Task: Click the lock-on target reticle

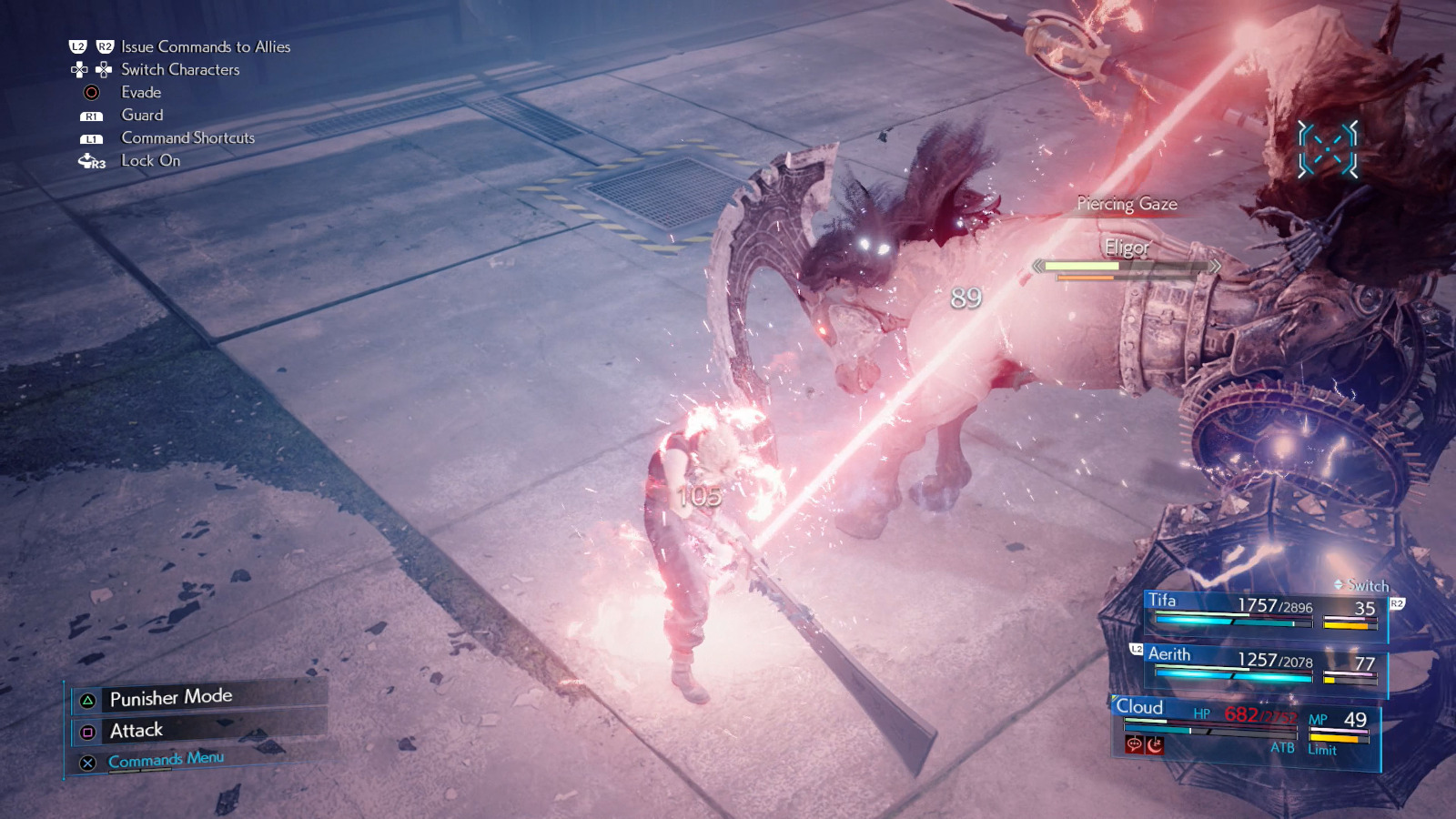Action: 1328,148
